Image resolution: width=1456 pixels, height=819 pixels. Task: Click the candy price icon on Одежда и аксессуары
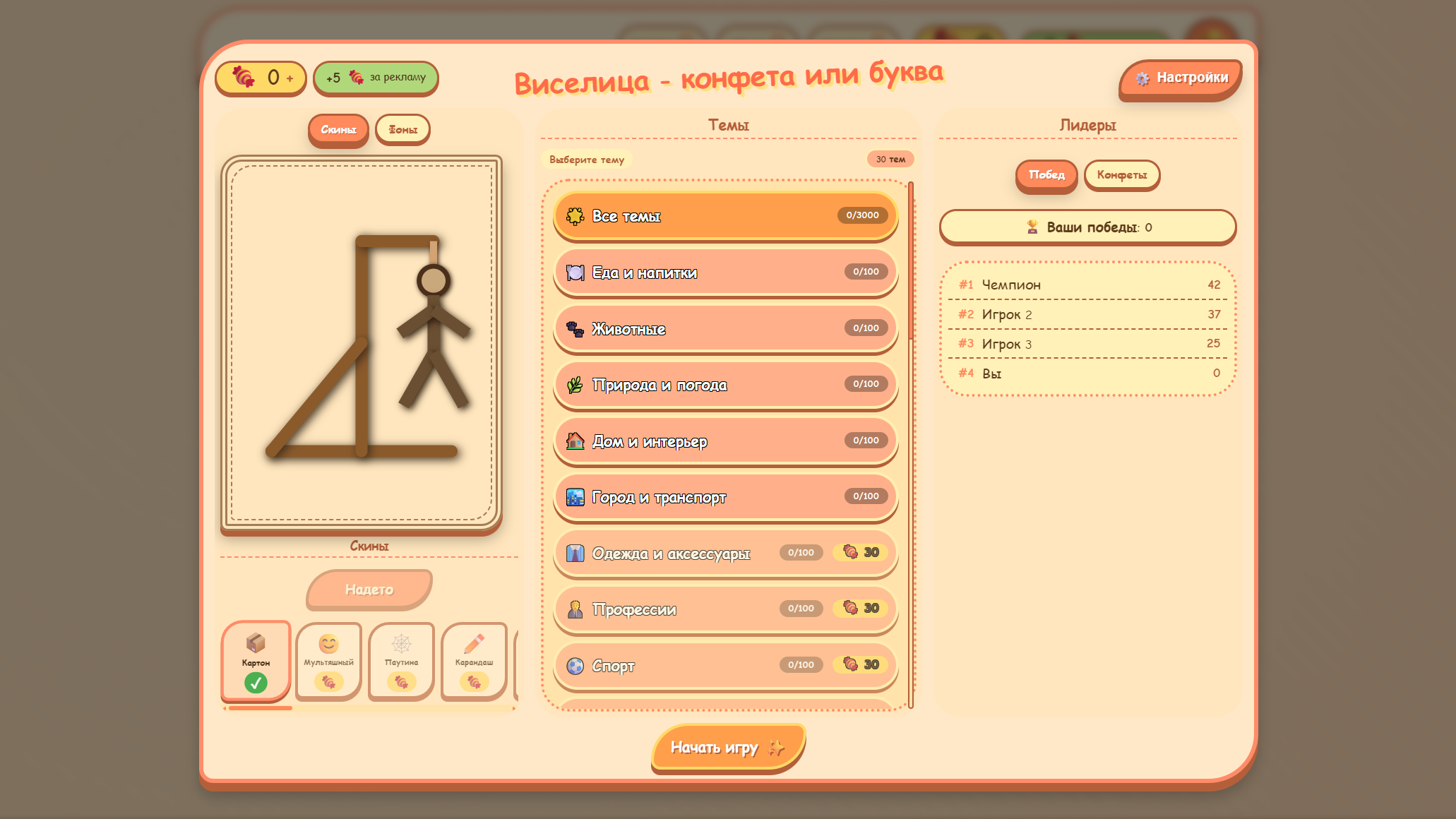point(850,552)
